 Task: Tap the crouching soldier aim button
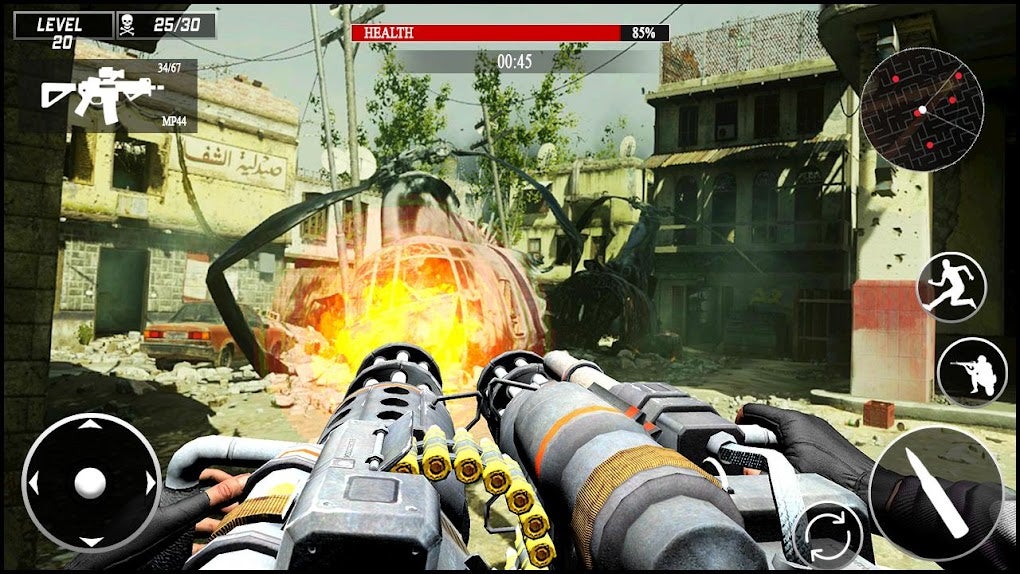point(972,371)
